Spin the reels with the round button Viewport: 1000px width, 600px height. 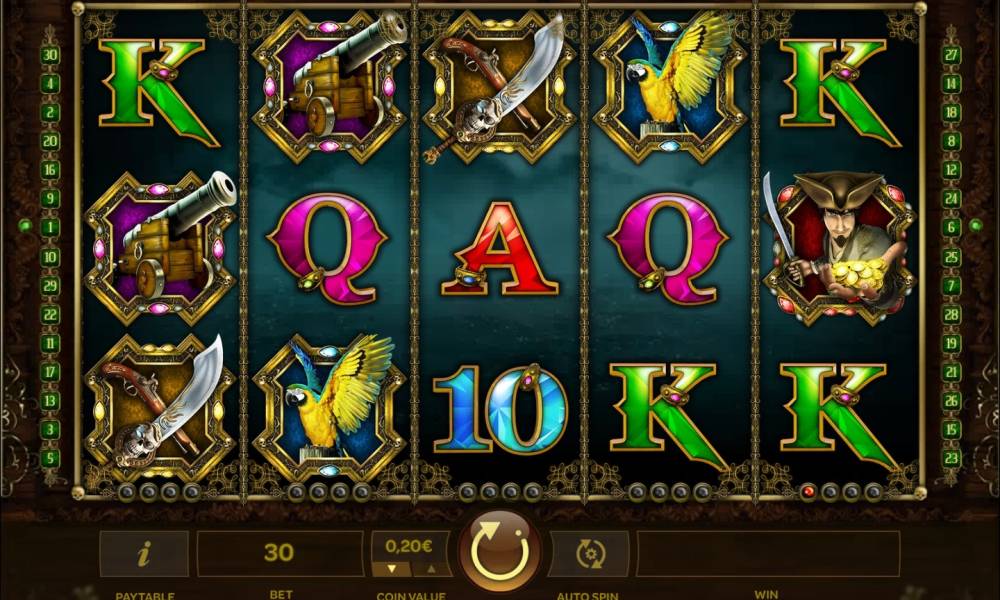click(x=500, y=553)
